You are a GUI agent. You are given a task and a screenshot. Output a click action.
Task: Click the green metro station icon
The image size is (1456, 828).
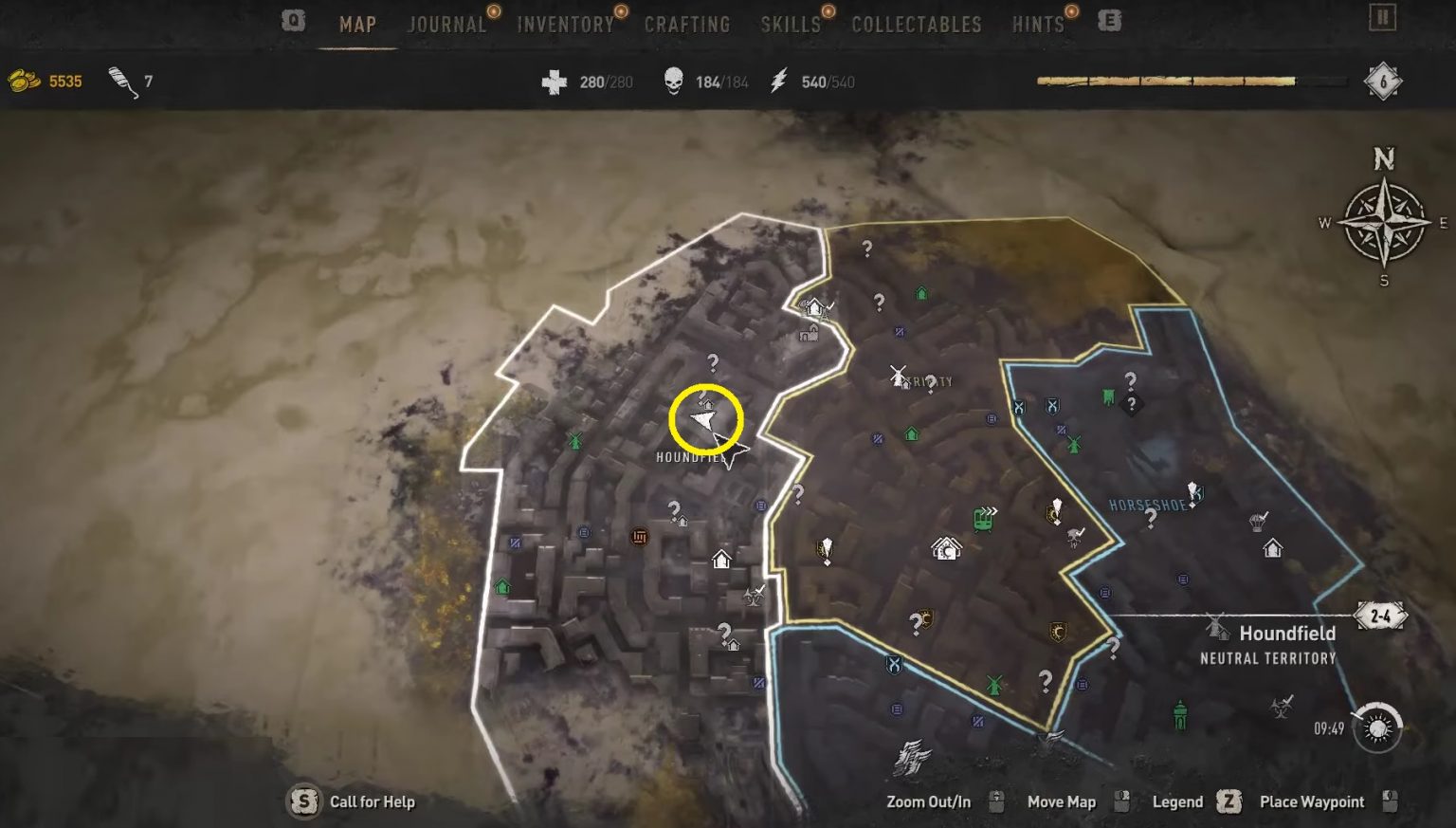point(983,519)
